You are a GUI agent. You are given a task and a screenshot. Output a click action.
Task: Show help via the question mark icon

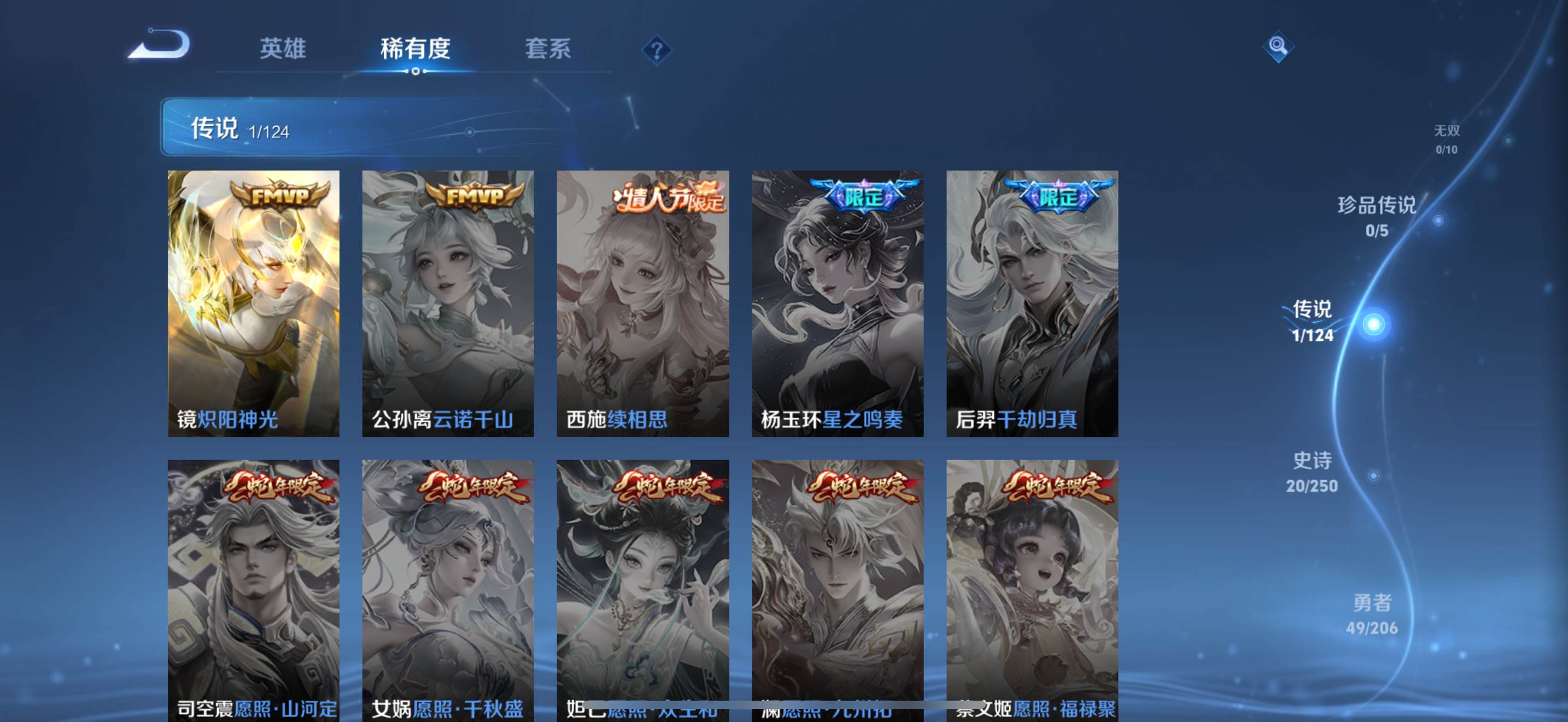[x=656, y=50]
